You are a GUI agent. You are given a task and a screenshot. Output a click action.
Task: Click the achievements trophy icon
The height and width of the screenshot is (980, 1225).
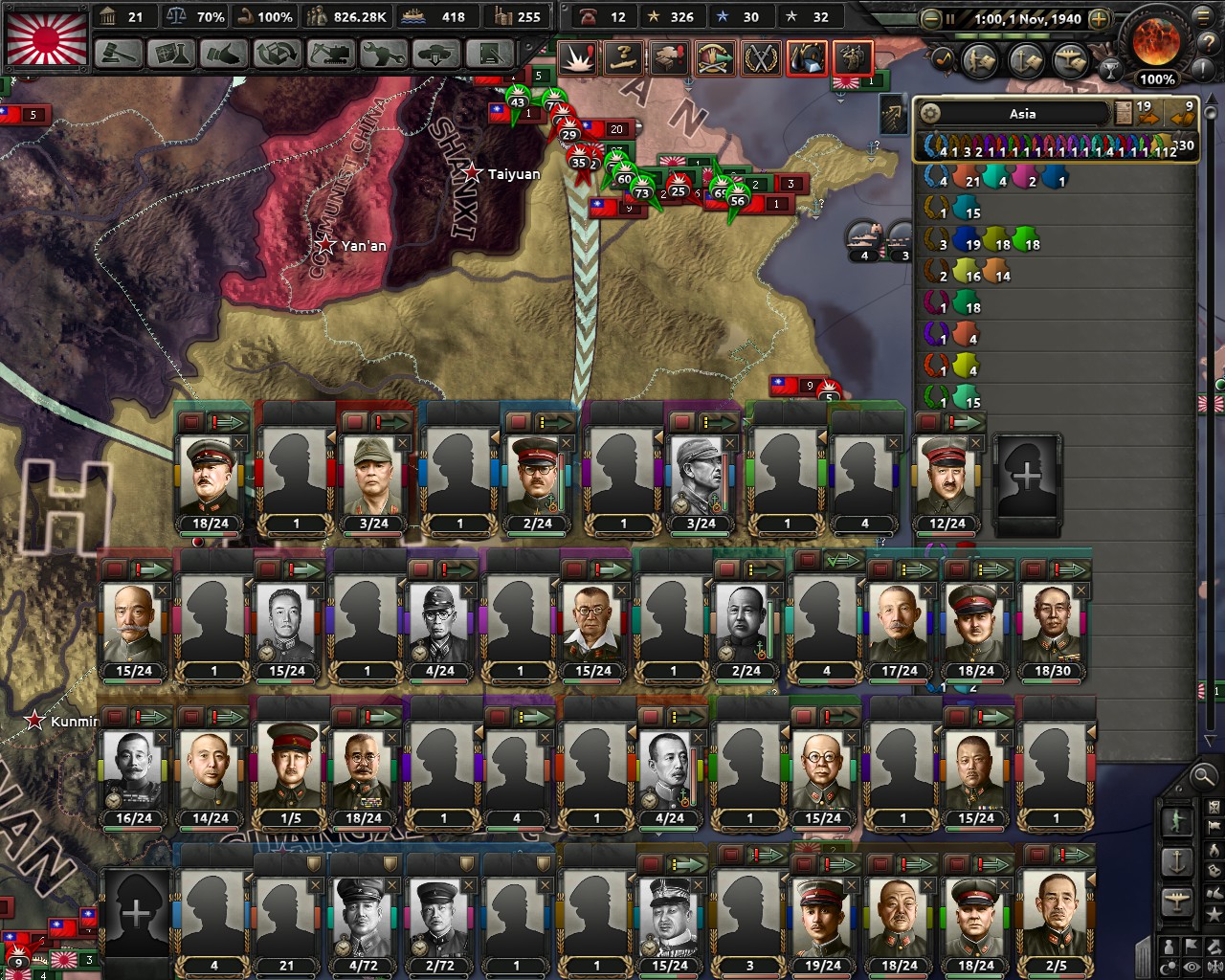pos(1110,71)
